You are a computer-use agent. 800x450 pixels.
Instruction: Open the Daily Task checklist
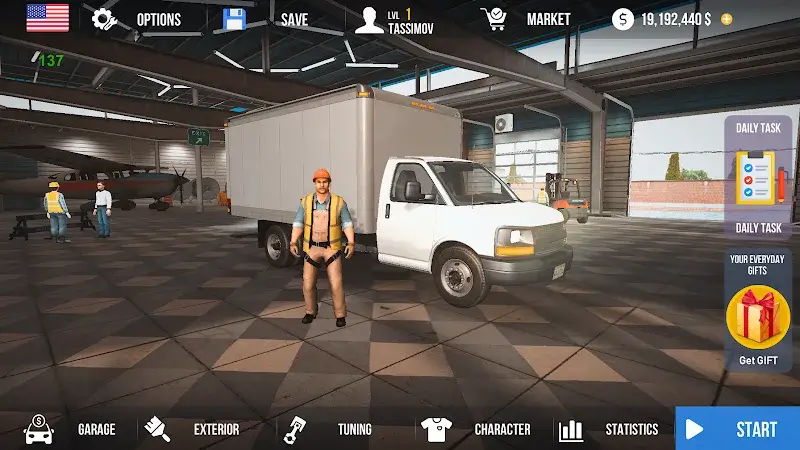(758, 177)
